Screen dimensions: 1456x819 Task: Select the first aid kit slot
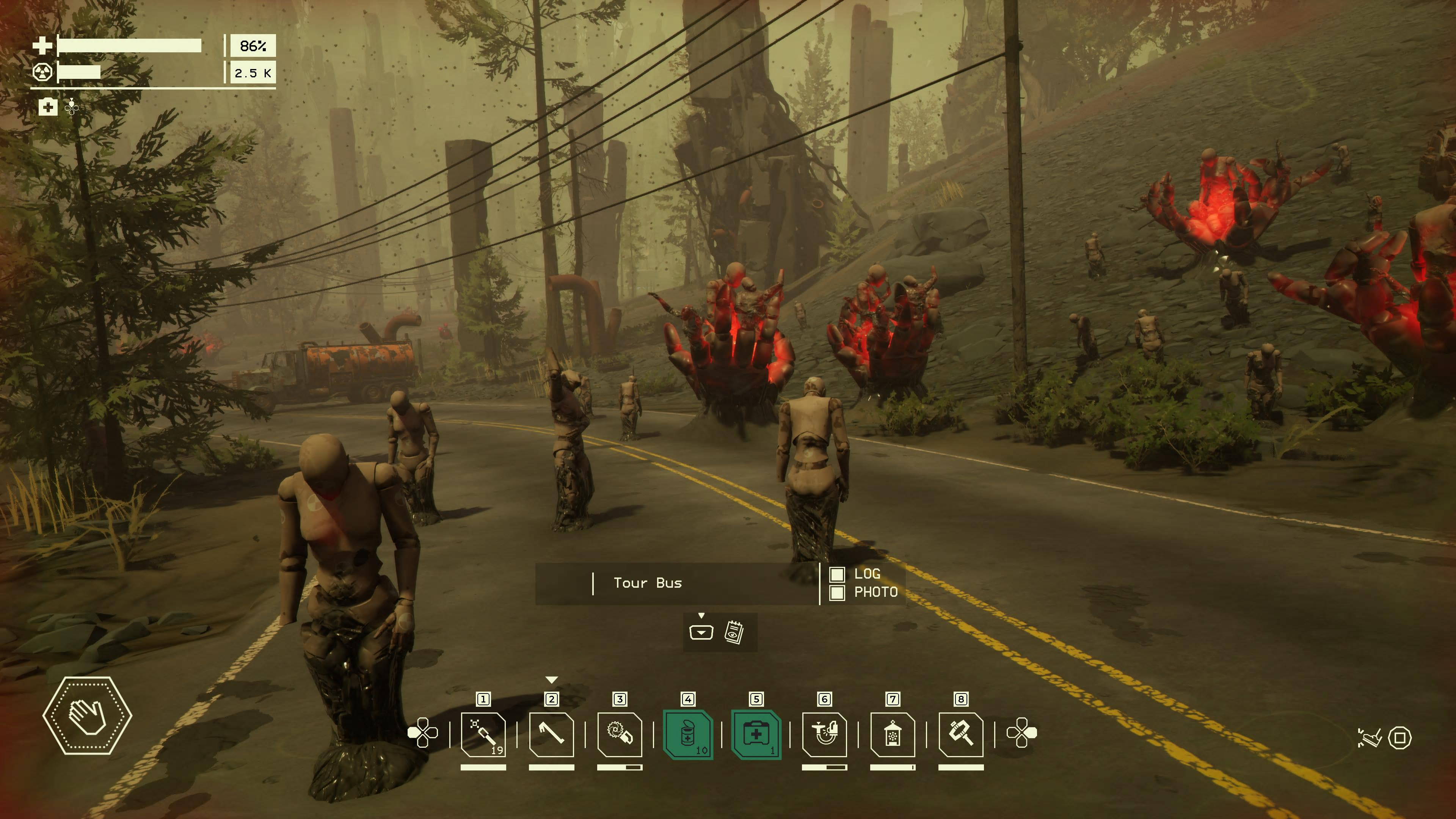756,734
